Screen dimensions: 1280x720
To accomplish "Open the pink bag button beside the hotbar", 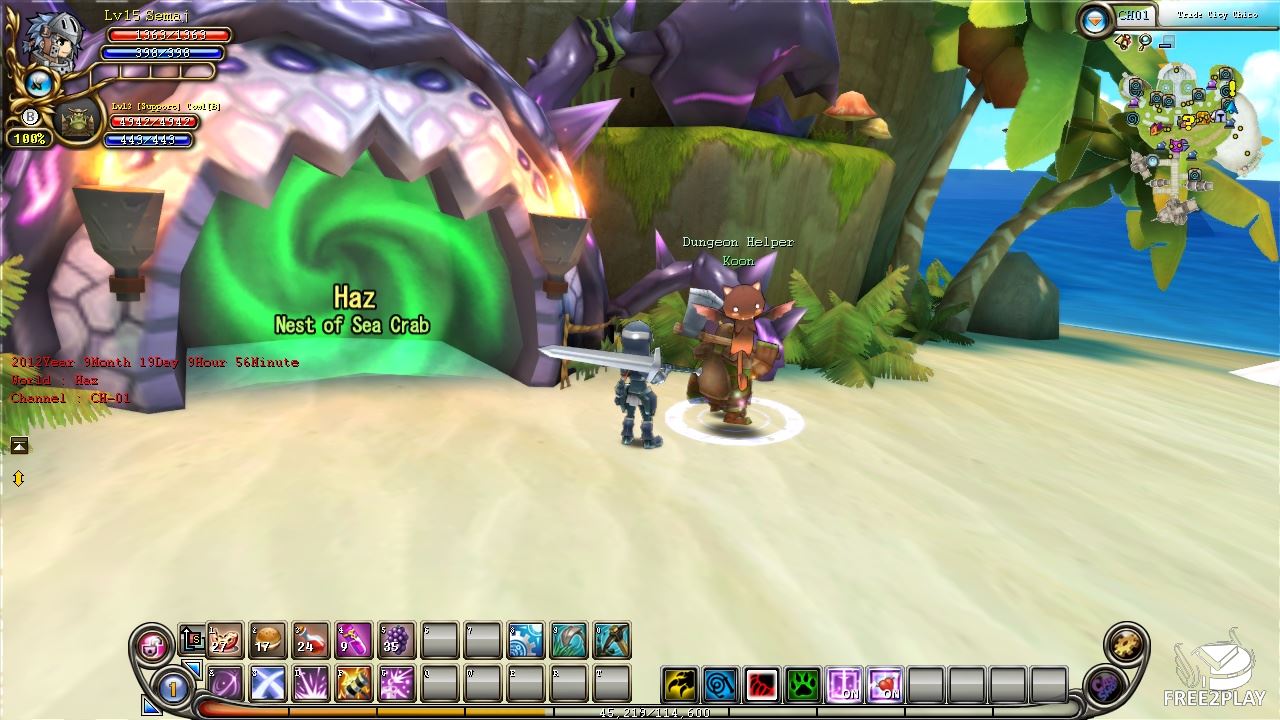I will coord(154,646).
